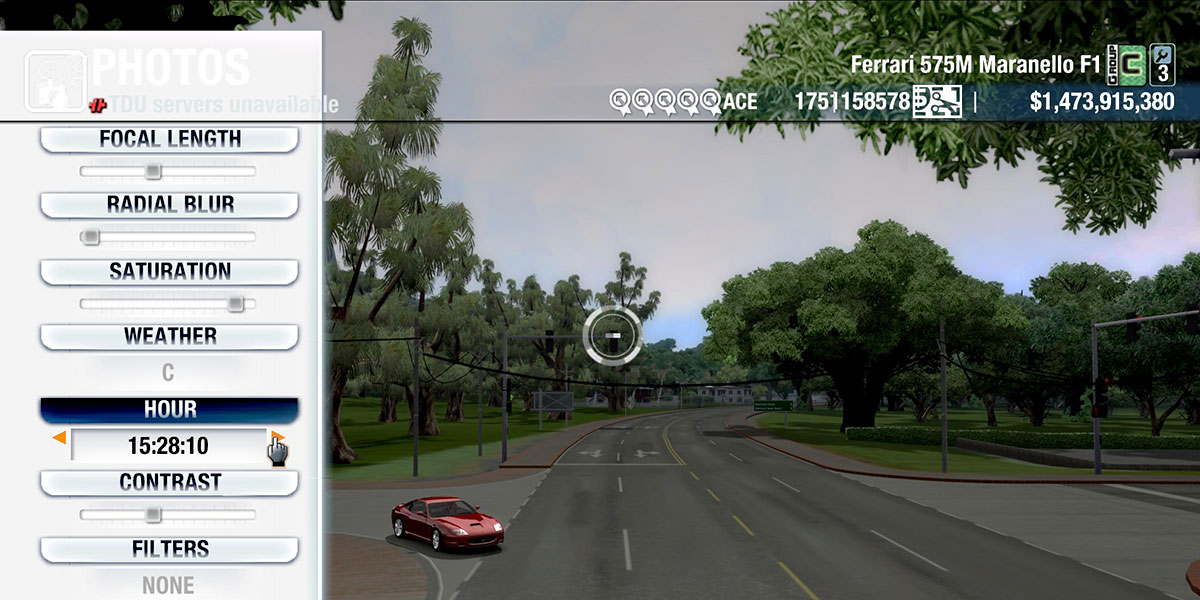Select the Focal Length option

[169, 140]
